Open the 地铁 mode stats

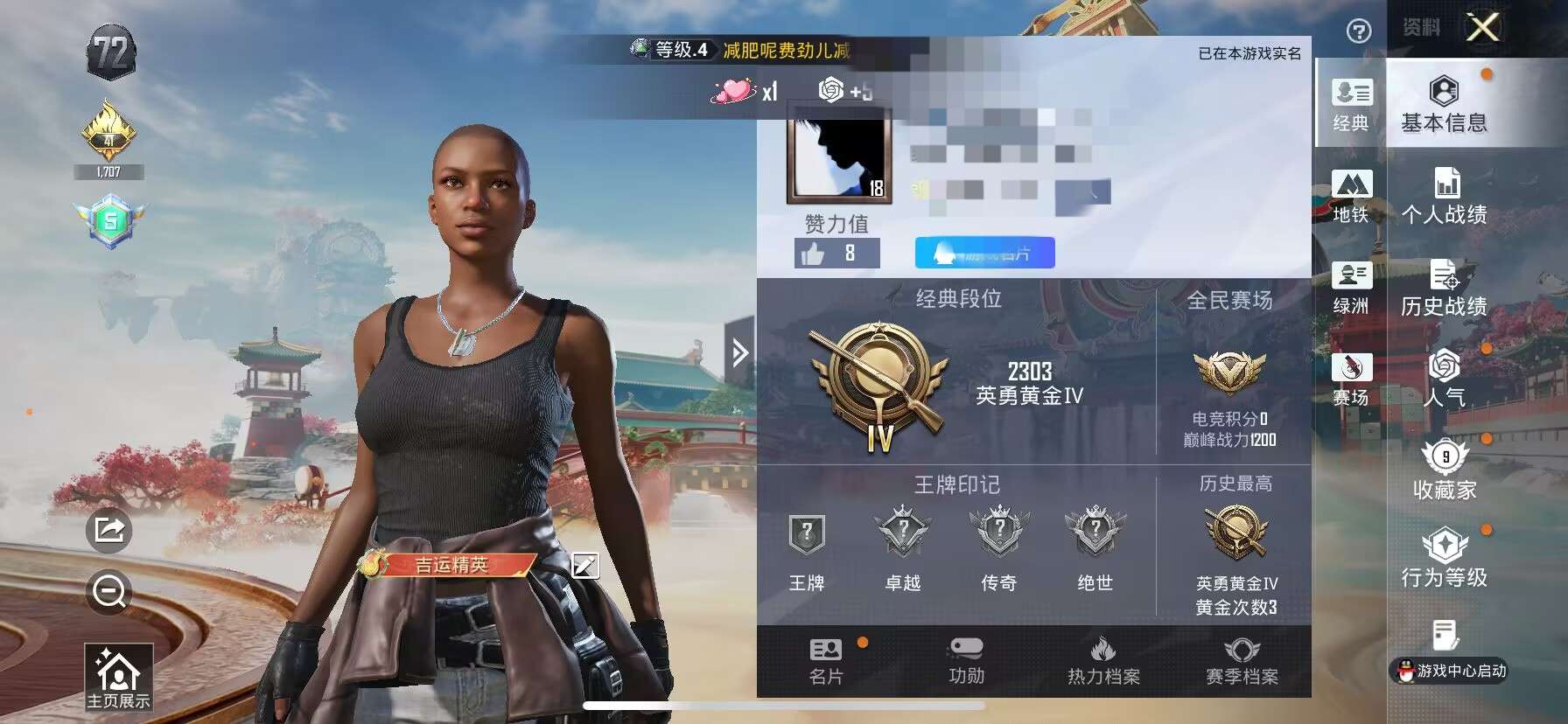tap(1352, 194)
